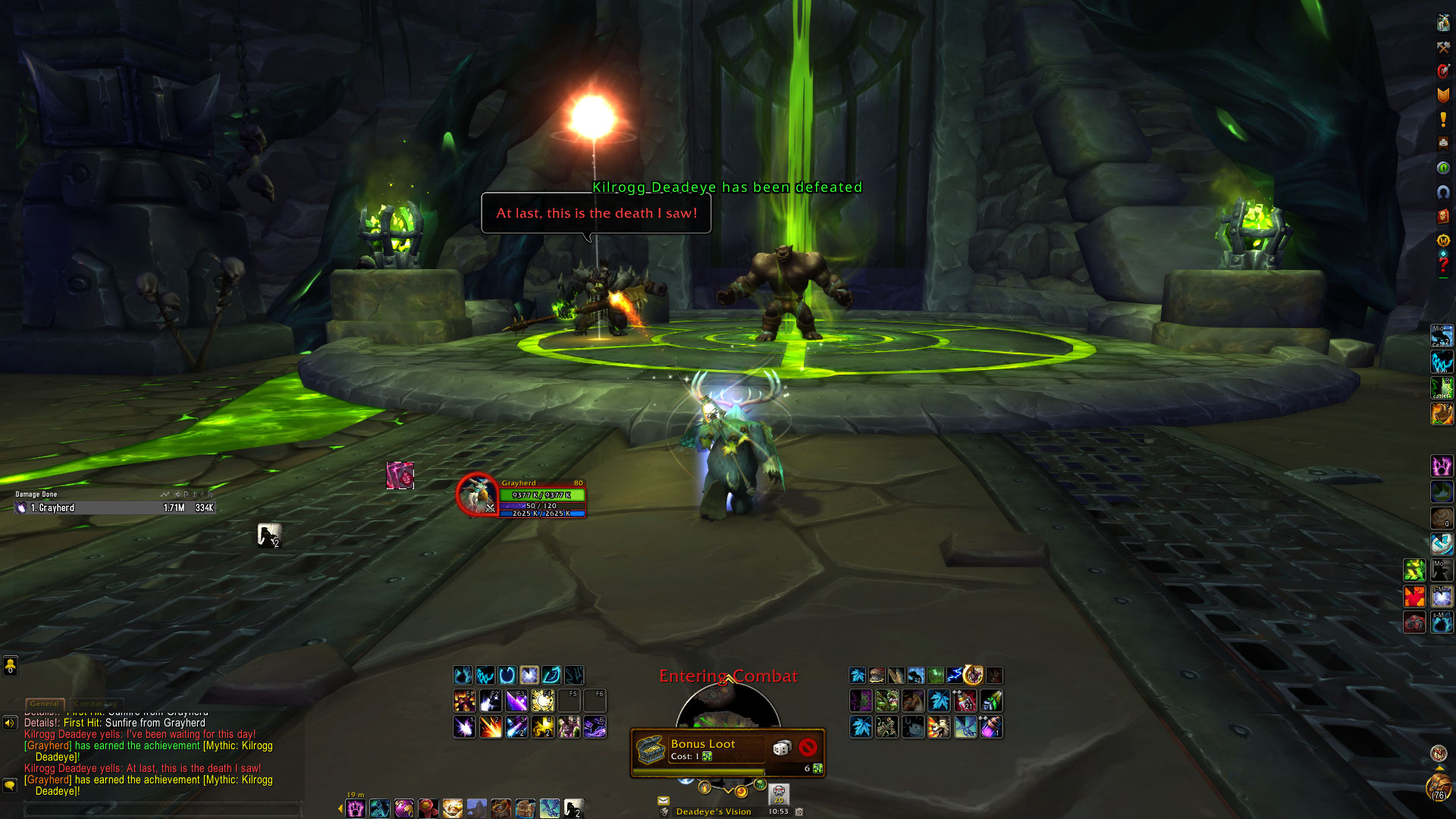Open the Adventure Guide skull book
1456x819 pixels.
(1443, 216)
